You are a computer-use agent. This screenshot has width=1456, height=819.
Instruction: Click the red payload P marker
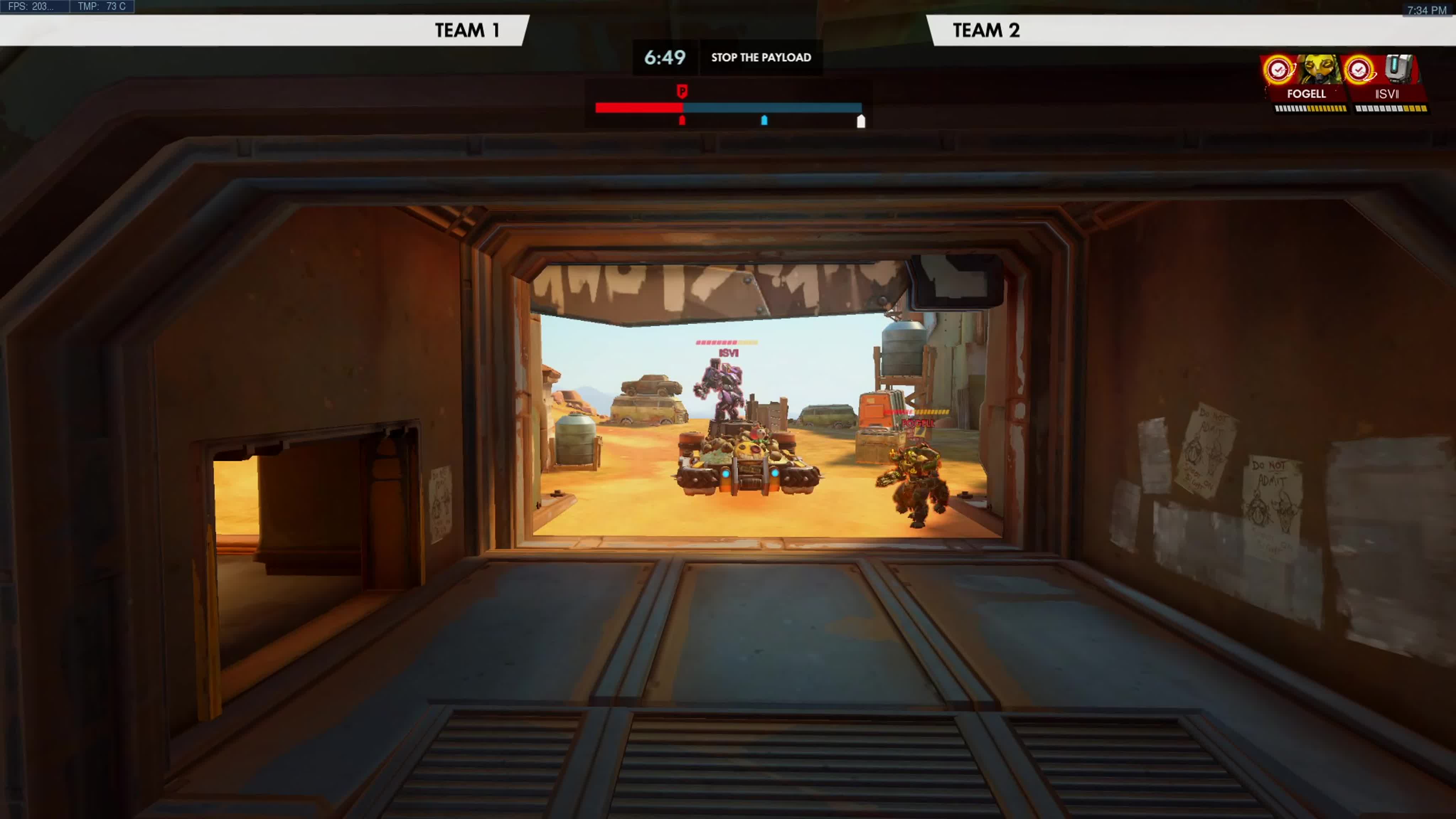coord(682,91)
